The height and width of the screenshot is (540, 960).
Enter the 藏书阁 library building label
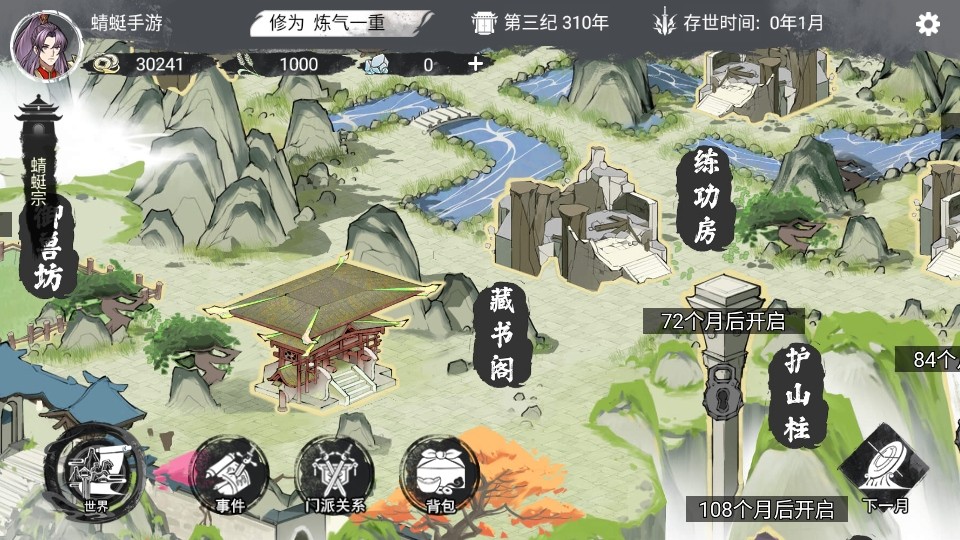coord(502,335)
